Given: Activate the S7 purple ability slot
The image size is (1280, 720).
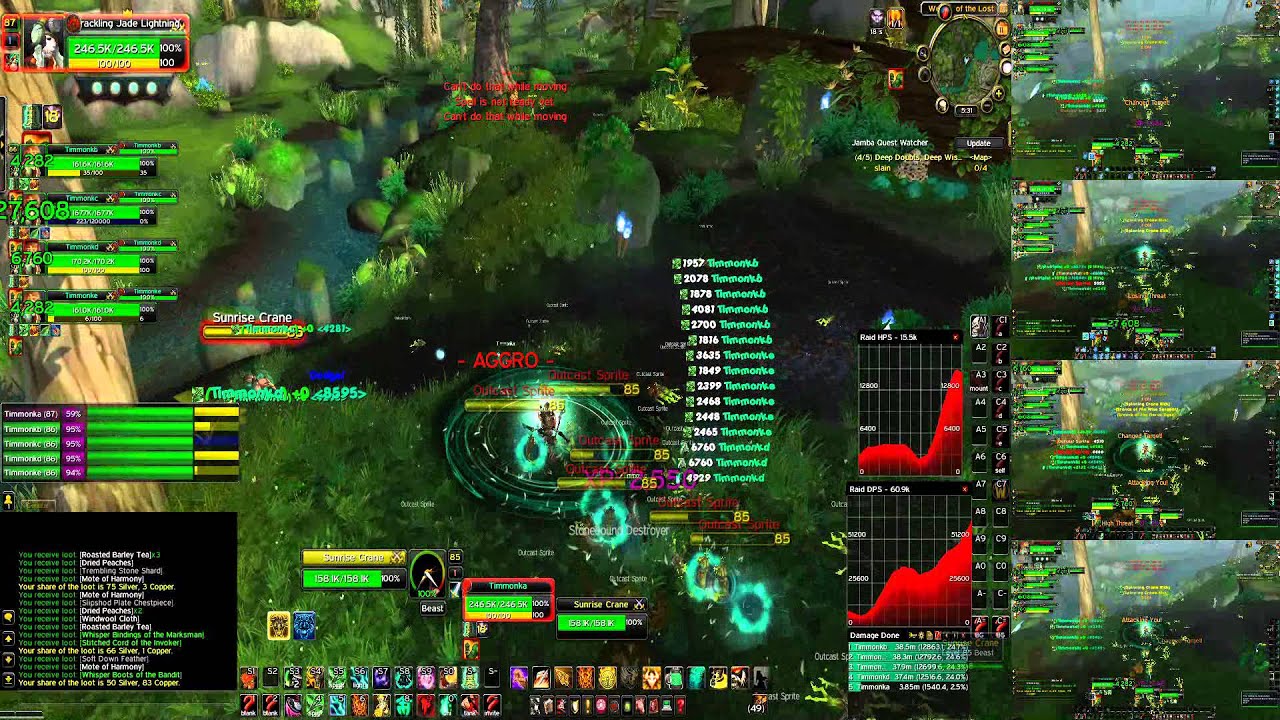Looking at the screenshot, I should [x=381, y=679].
